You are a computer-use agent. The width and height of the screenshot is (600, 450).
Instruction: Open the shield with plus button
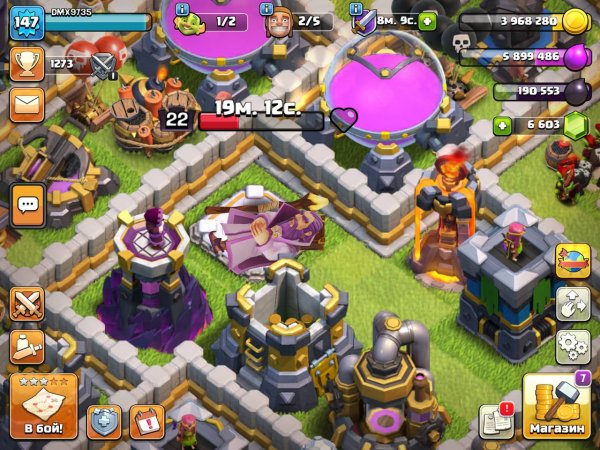pos(104,421)
